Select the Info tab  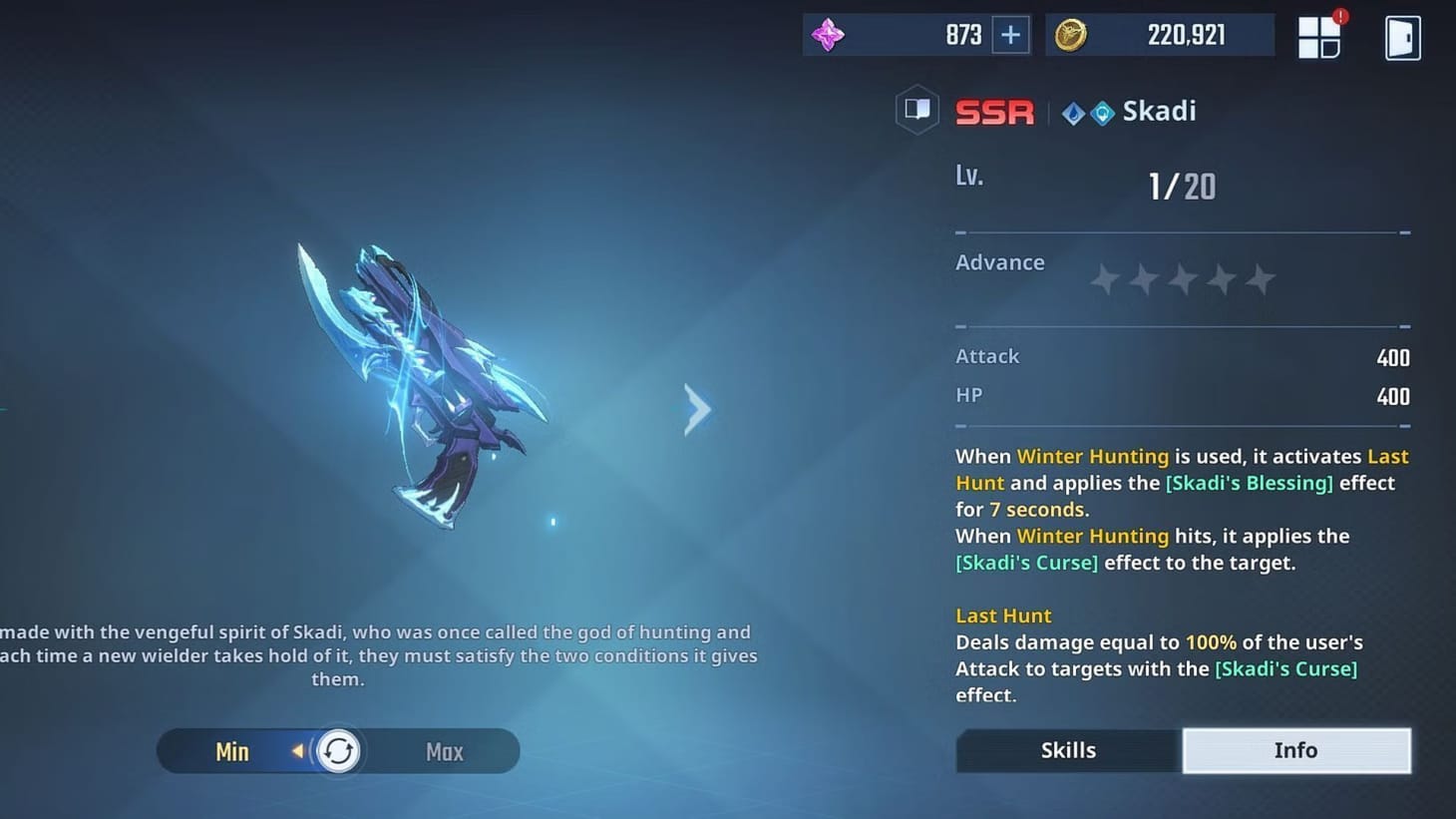coord(1295,750)
